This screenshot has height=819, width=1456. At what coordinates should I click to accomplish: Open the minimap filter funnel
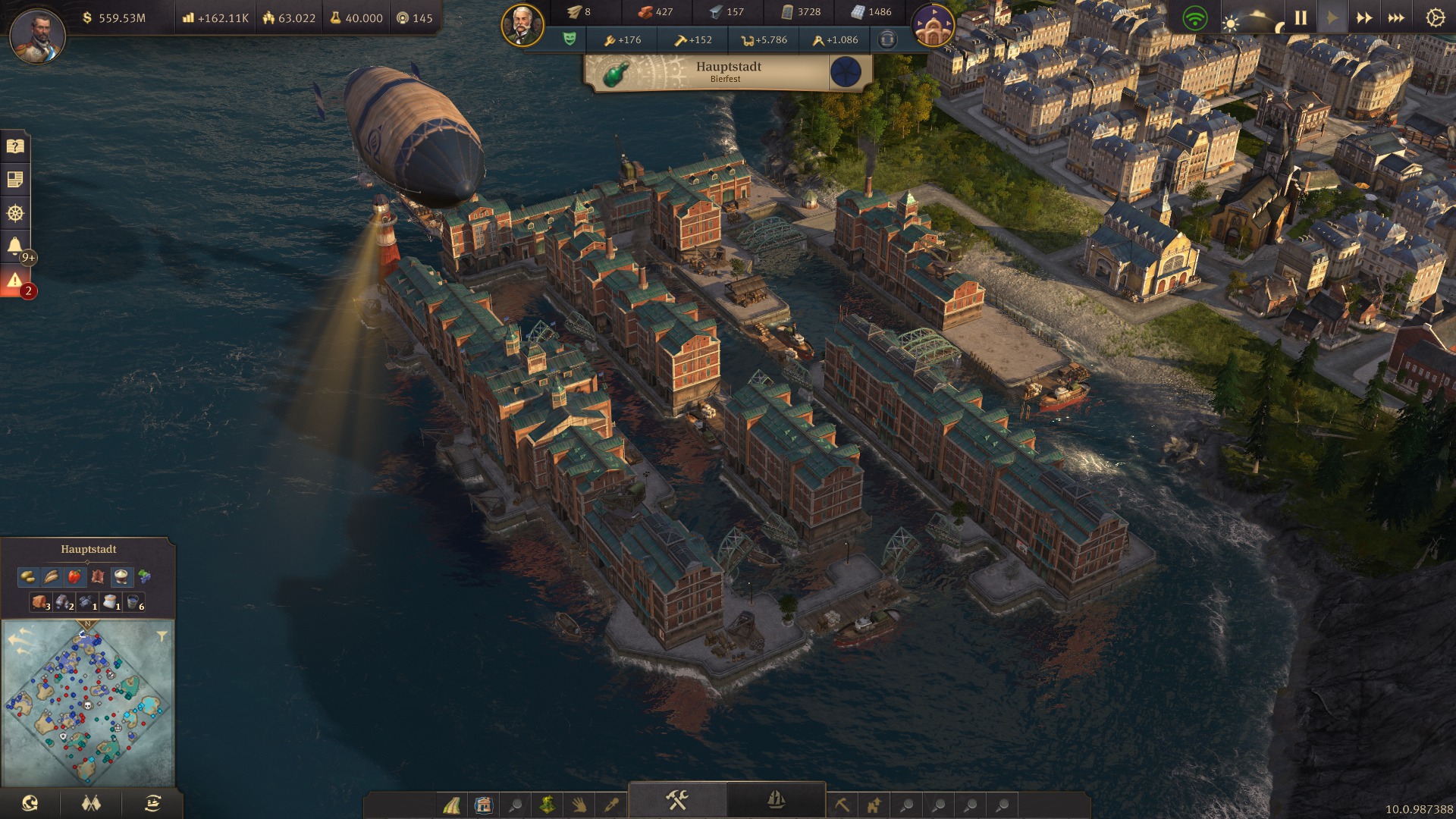[162, 637]
